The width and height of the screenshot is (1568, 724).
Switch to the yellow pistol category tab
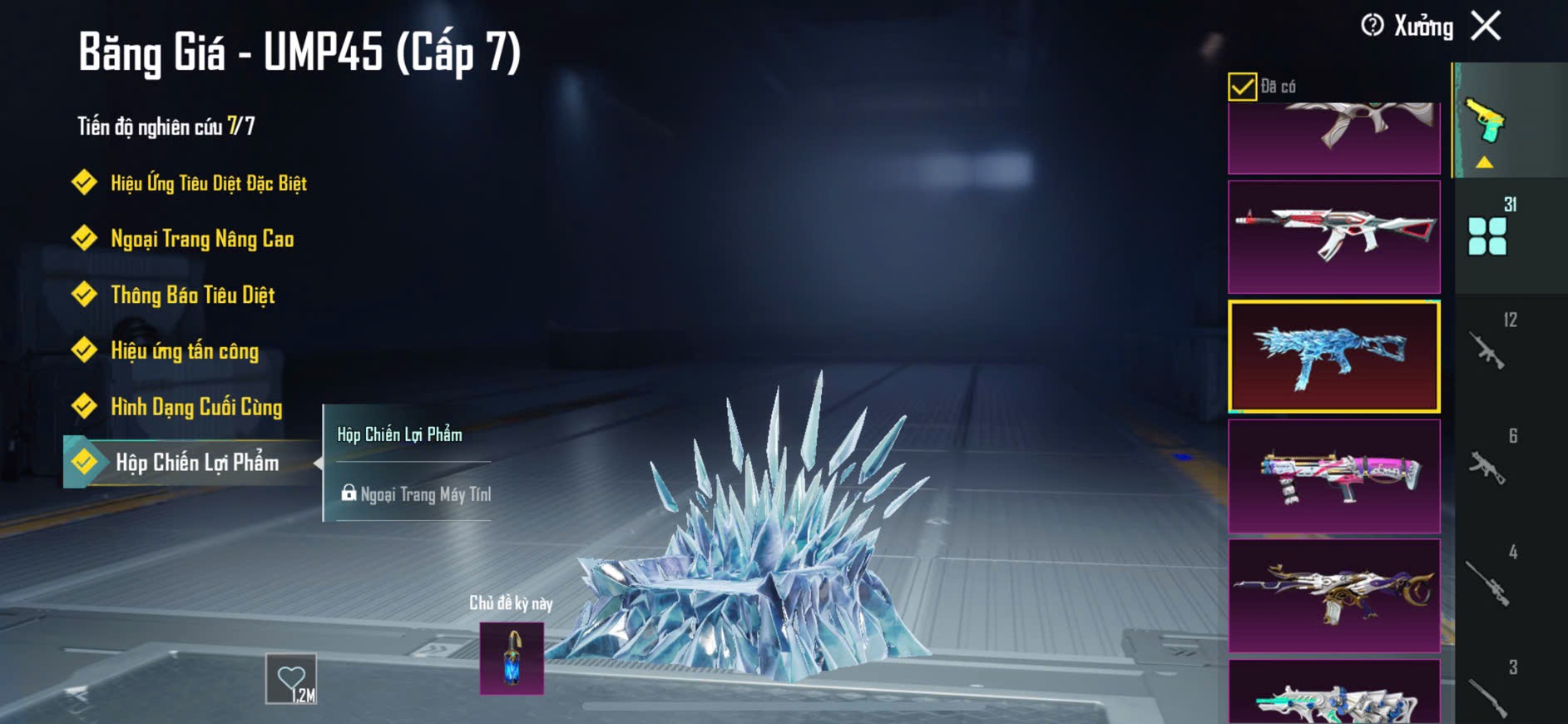tap(1486, 123)
